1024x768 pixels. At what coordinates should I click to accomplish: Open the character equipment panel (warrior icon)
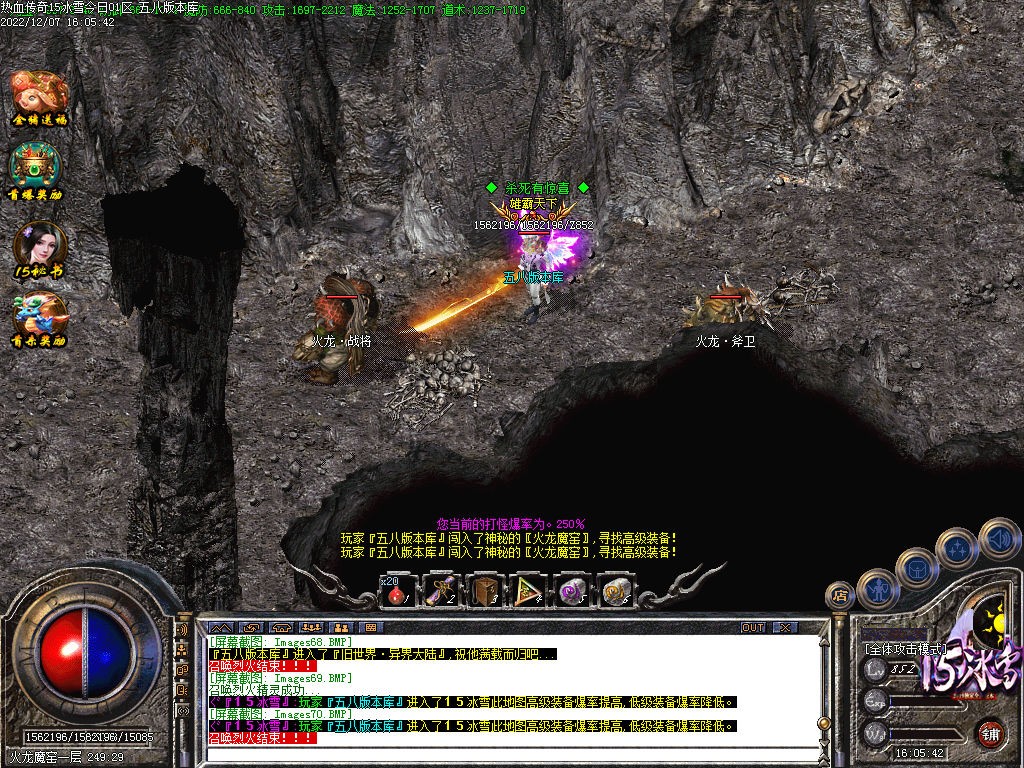point(877,588)
